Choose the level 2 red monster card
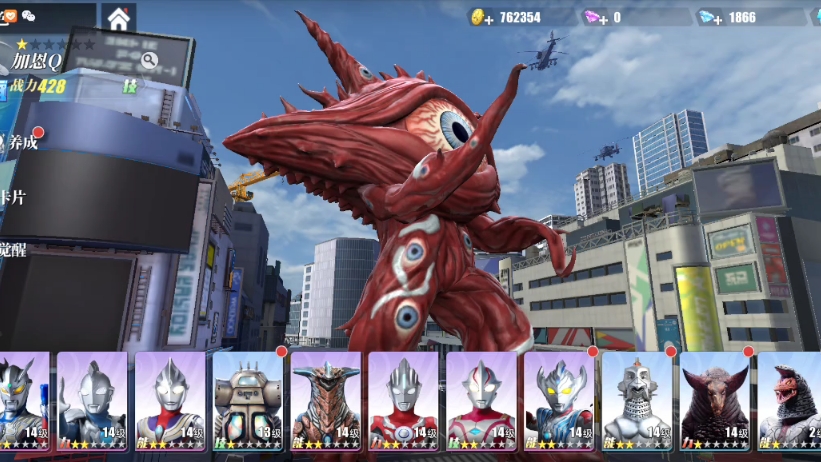 [x=790, y=399]
